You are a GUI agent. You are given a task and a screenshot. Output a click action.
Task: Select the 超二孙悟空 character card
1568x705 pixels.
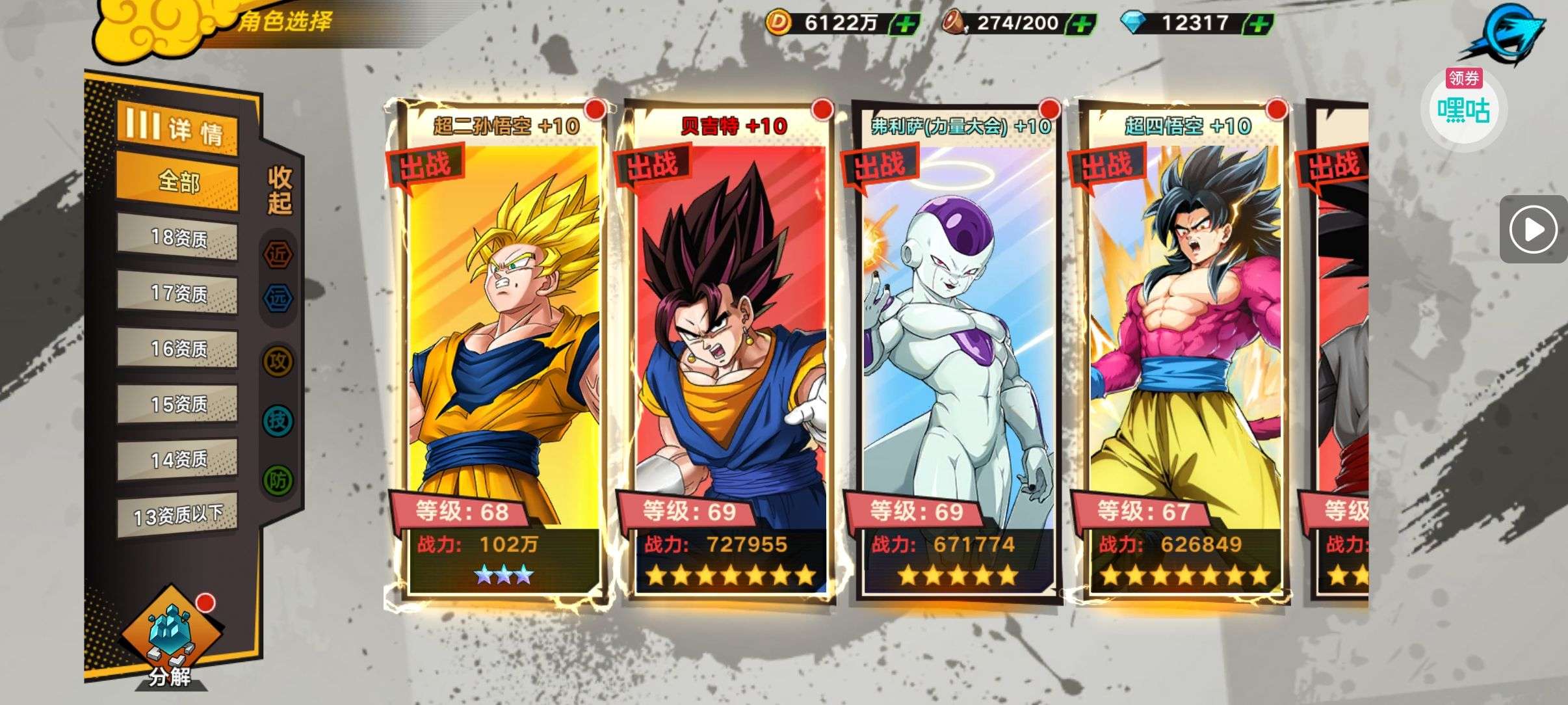(501, 351)
